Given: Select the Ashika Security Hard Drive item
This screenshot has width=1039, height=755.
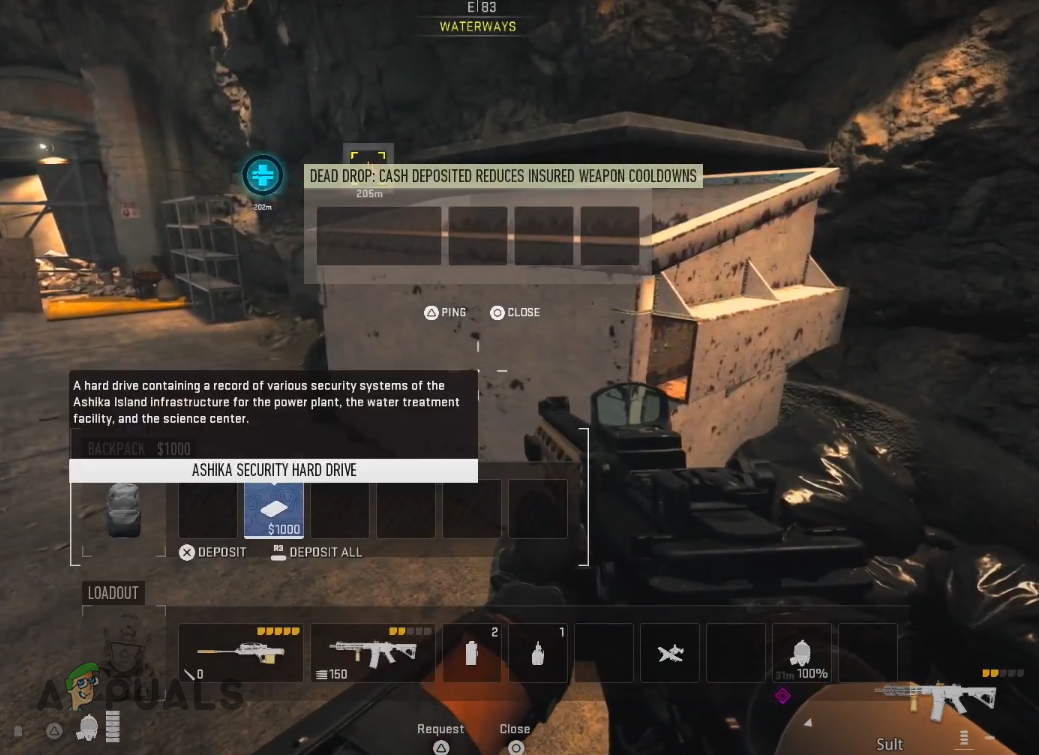Looking at the screenshot, I should pyautogui.click(x=274, y=509).
